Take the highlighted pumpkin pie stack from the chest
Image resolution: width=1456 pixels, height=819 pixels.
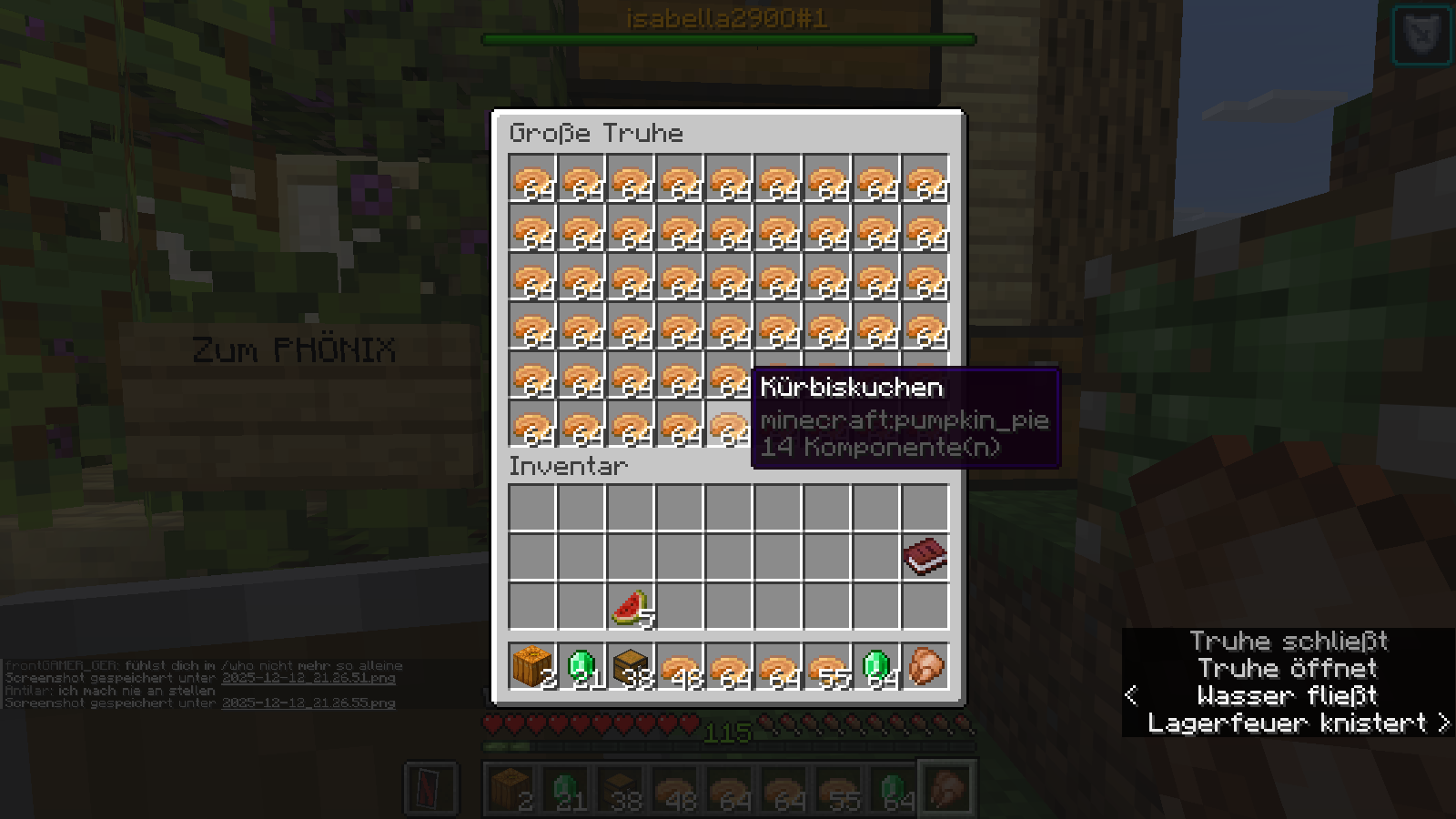pyautogui.click(x=729, y=426)
